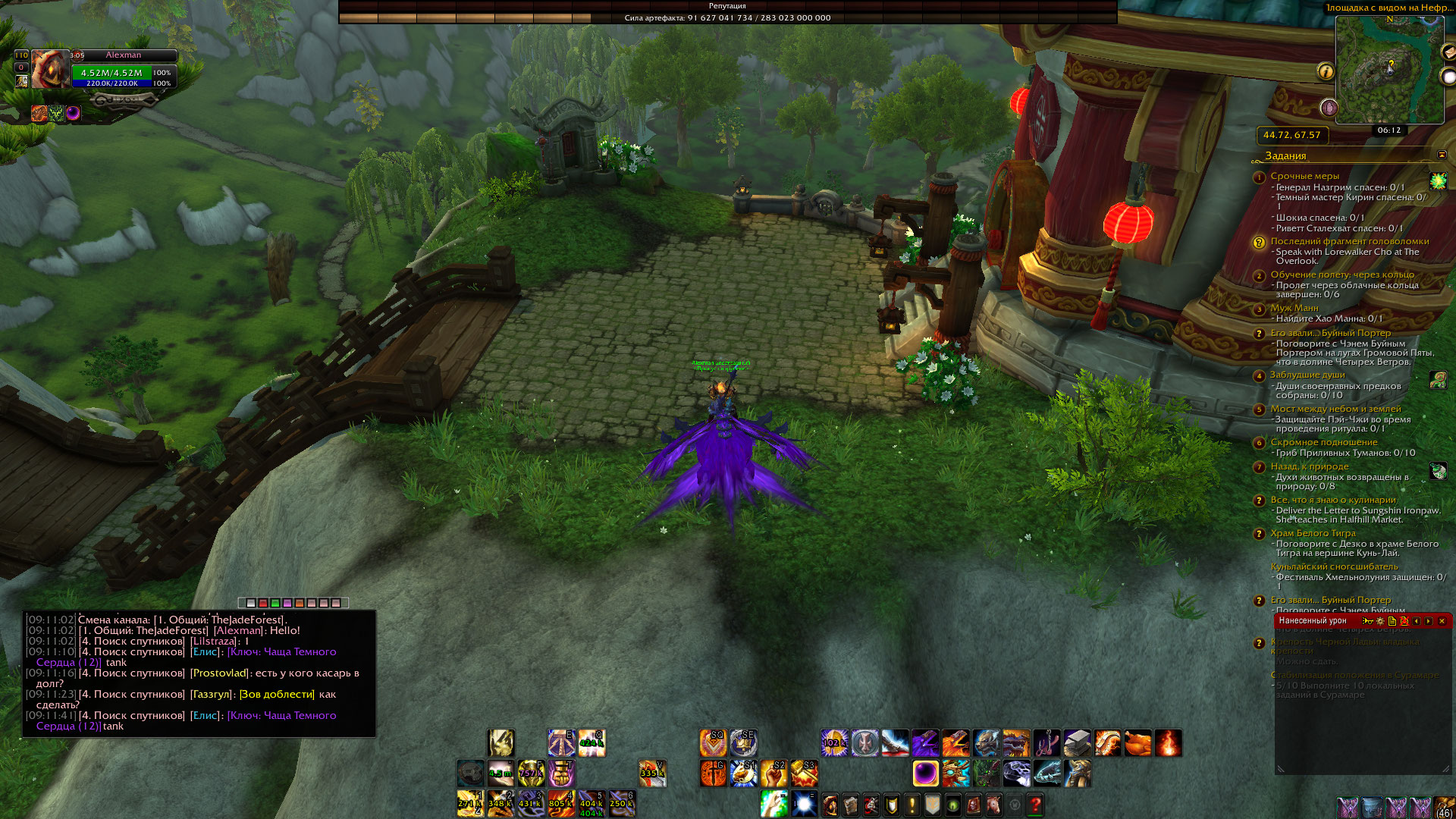The image size is (1456, 819).
Task: Click the yellow info button beside minimap
Action: [x=1326, y=71]
